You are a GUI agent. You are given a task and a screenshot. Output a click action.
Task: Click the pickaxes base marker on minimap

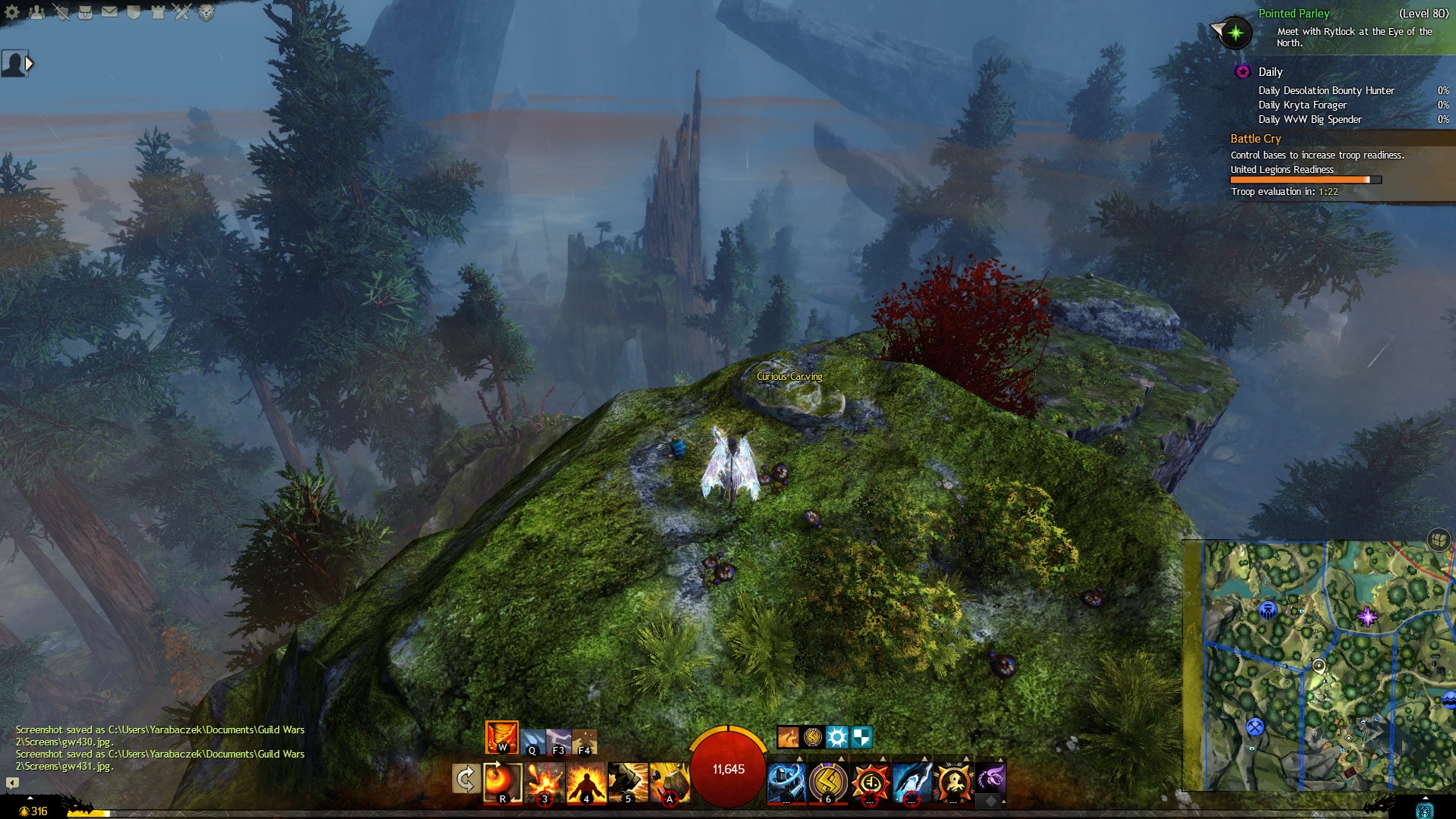(x=1255, y=727)
